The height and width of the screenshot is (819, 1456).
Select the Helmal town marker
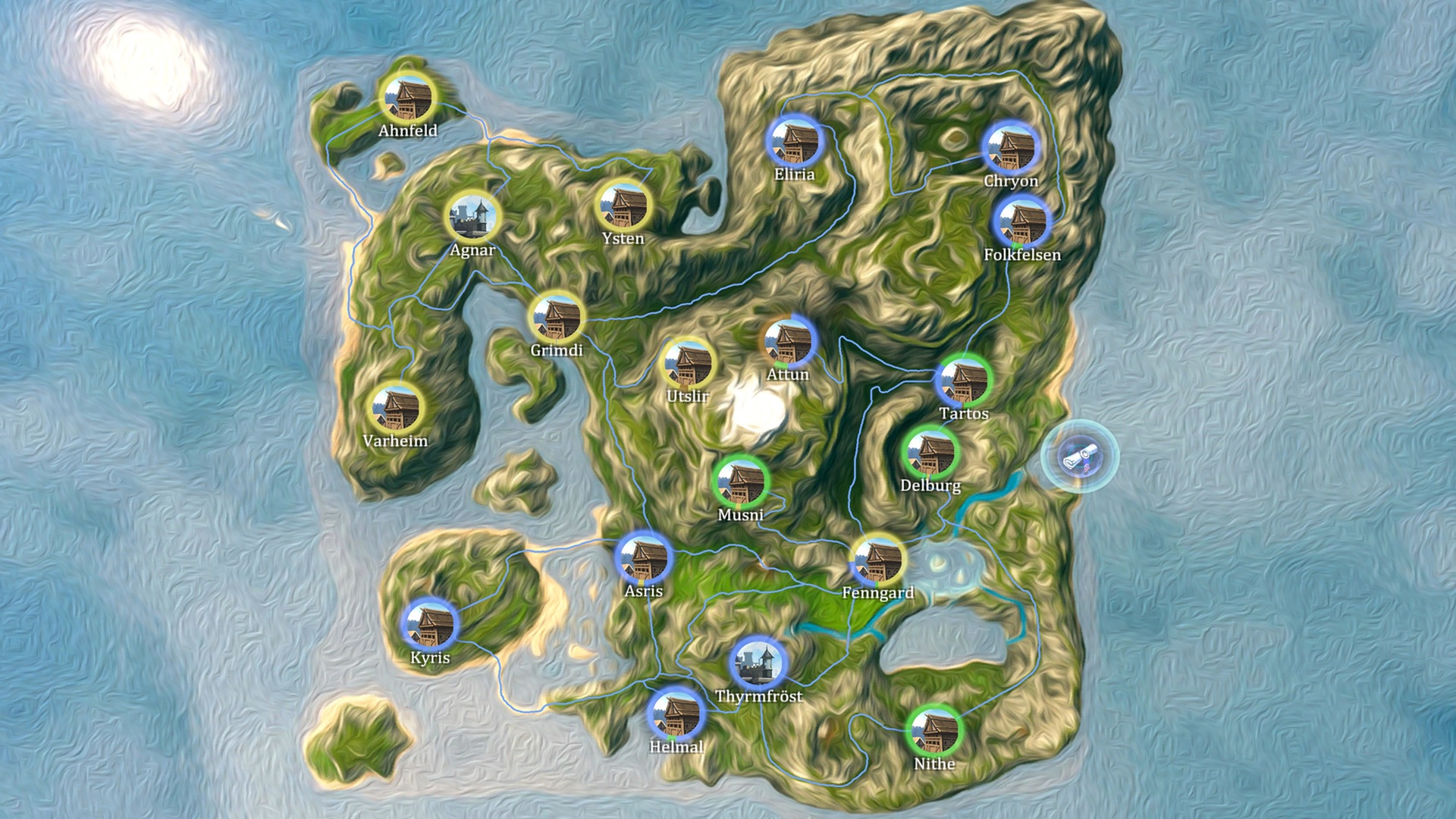[676, 714]
